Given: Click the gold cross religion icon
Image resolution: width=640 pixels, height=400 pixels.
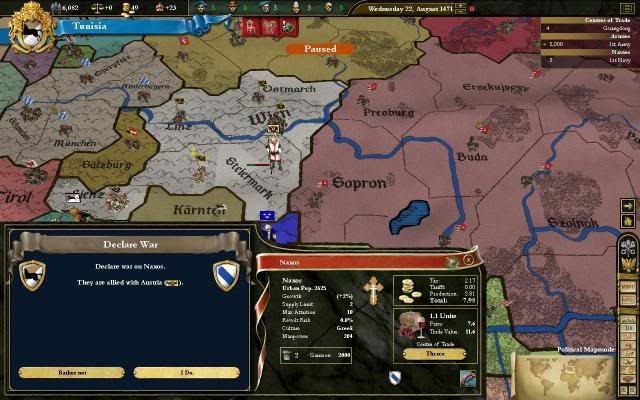Looking at the screenshot, I should click(374, 288).
